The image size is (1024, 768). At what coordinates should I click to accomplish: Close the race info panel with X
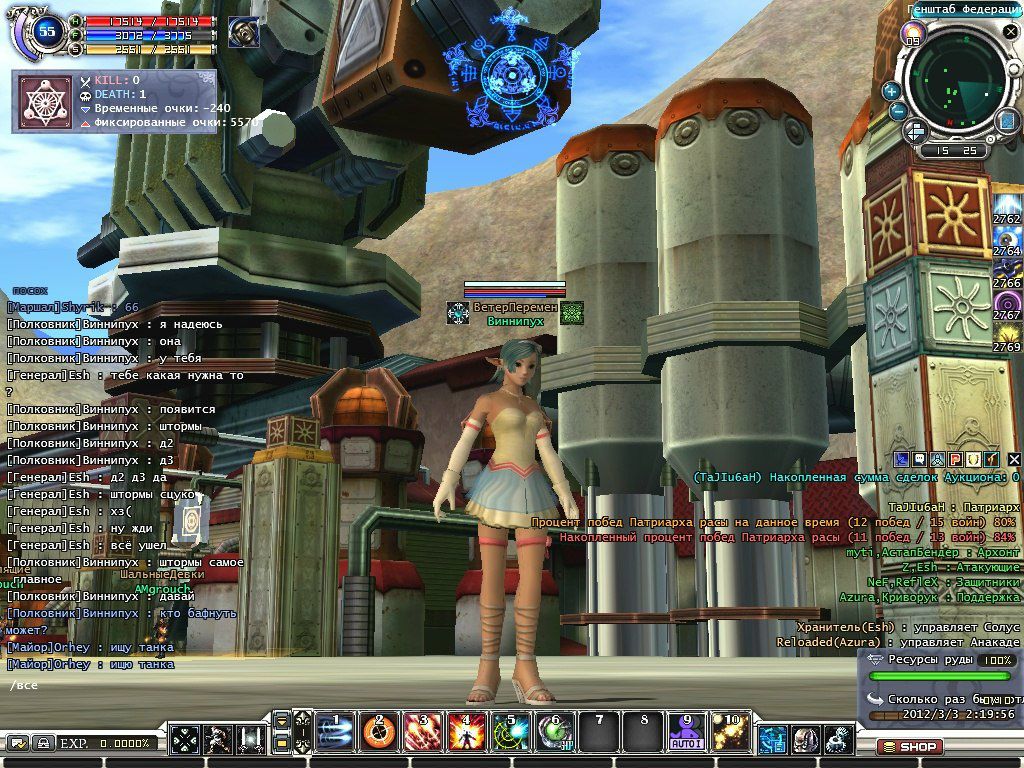[x=1013, y=459]
